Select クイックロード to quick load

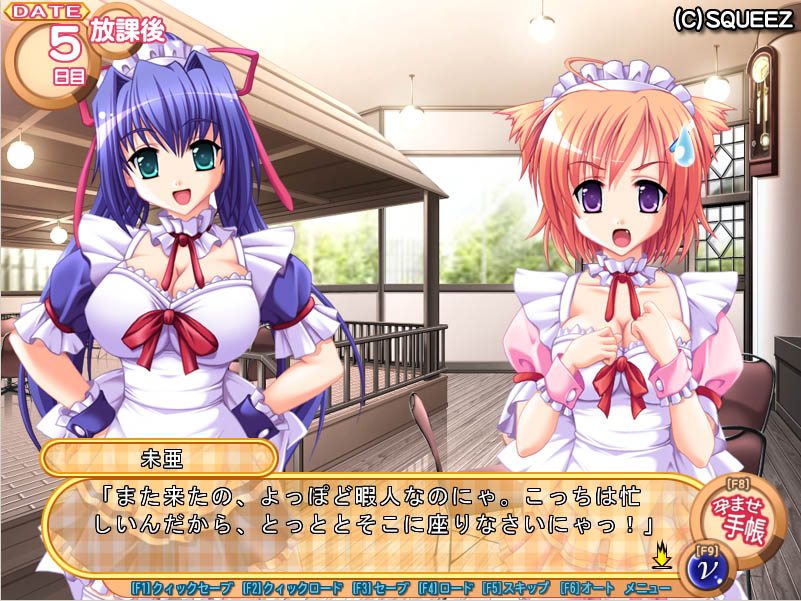tap(292, 588)
